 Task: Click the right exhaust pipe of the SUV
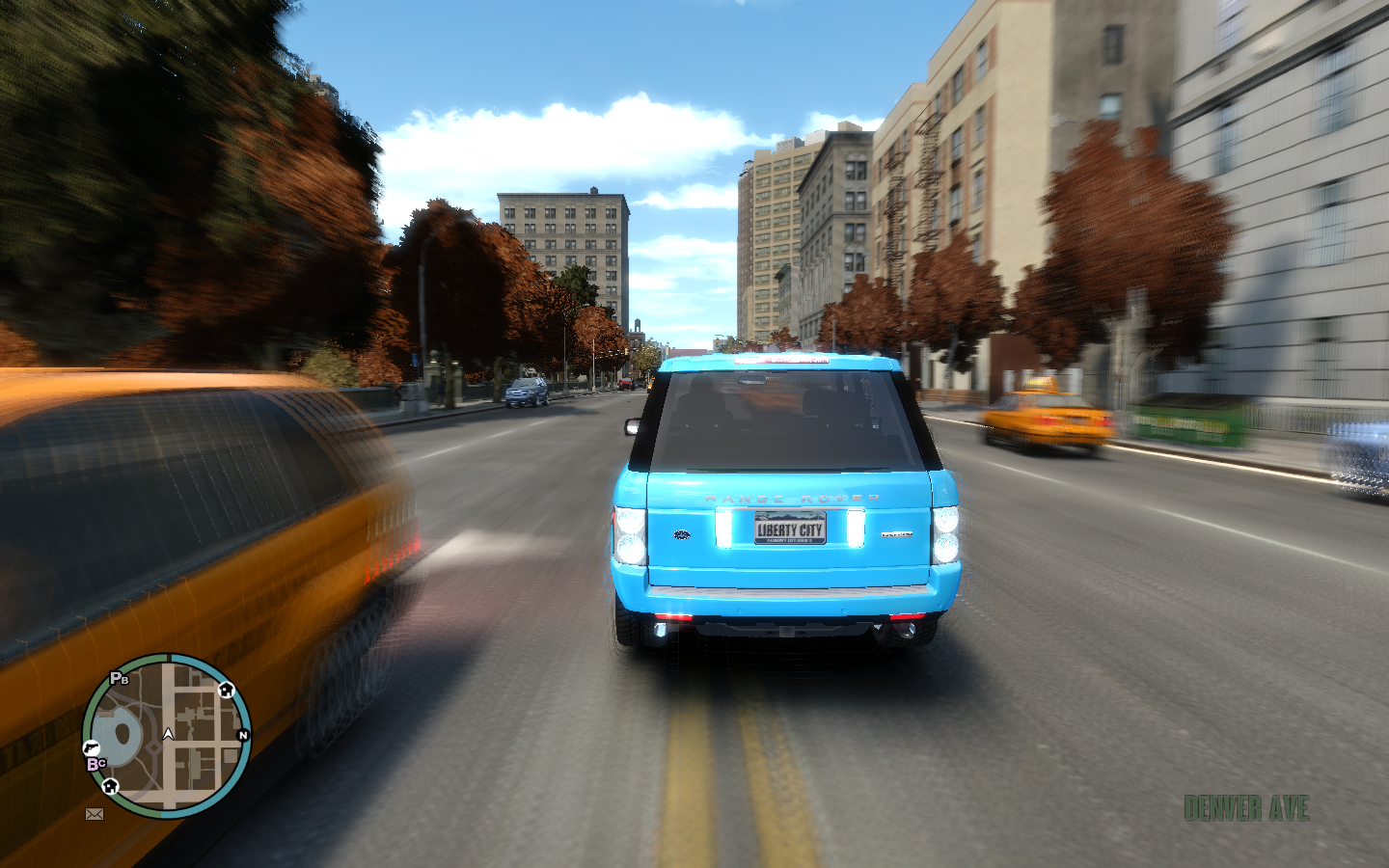point(907,629)
